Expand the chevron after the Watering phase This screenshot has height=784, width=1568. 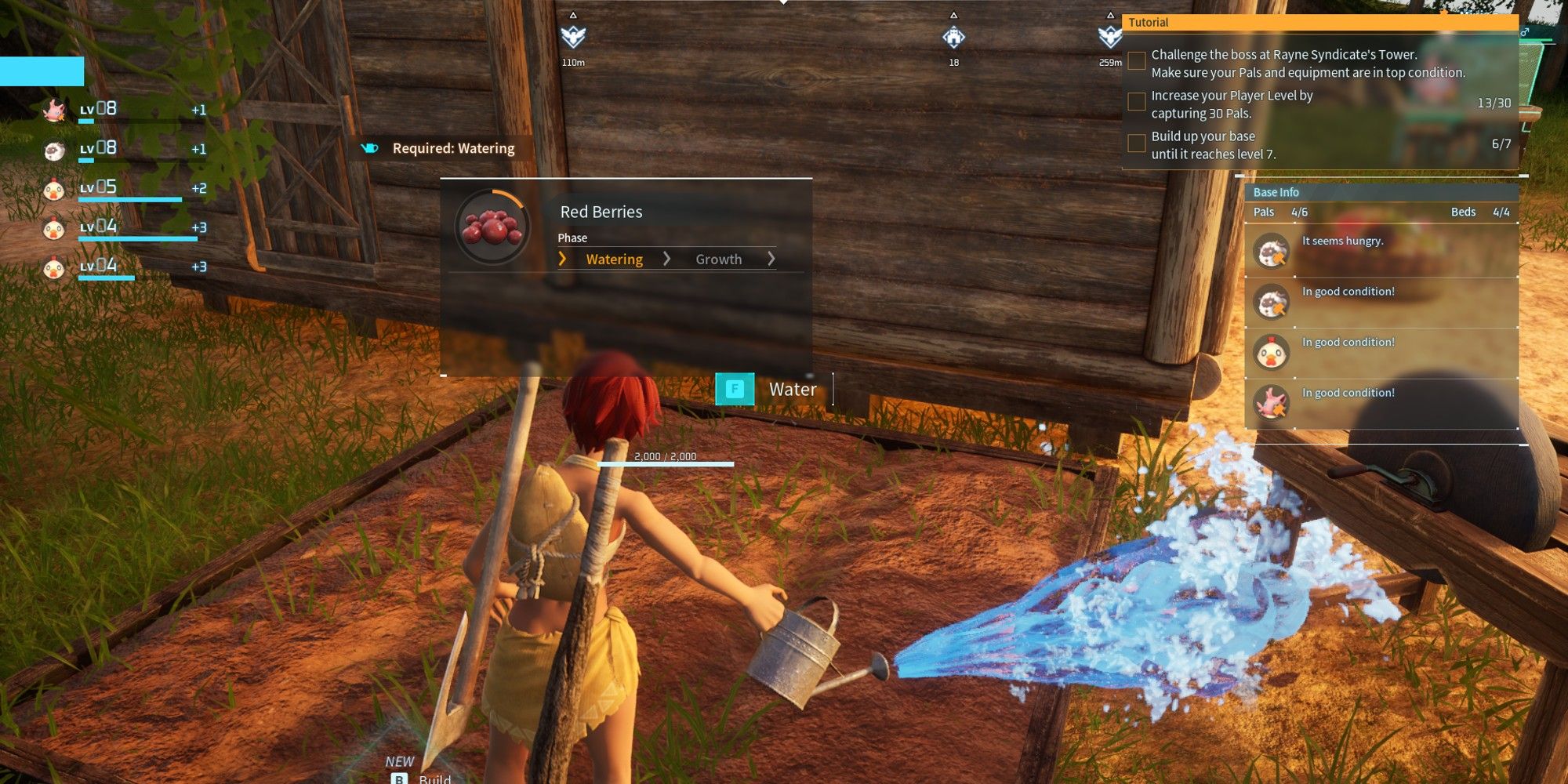click(668, 258)
